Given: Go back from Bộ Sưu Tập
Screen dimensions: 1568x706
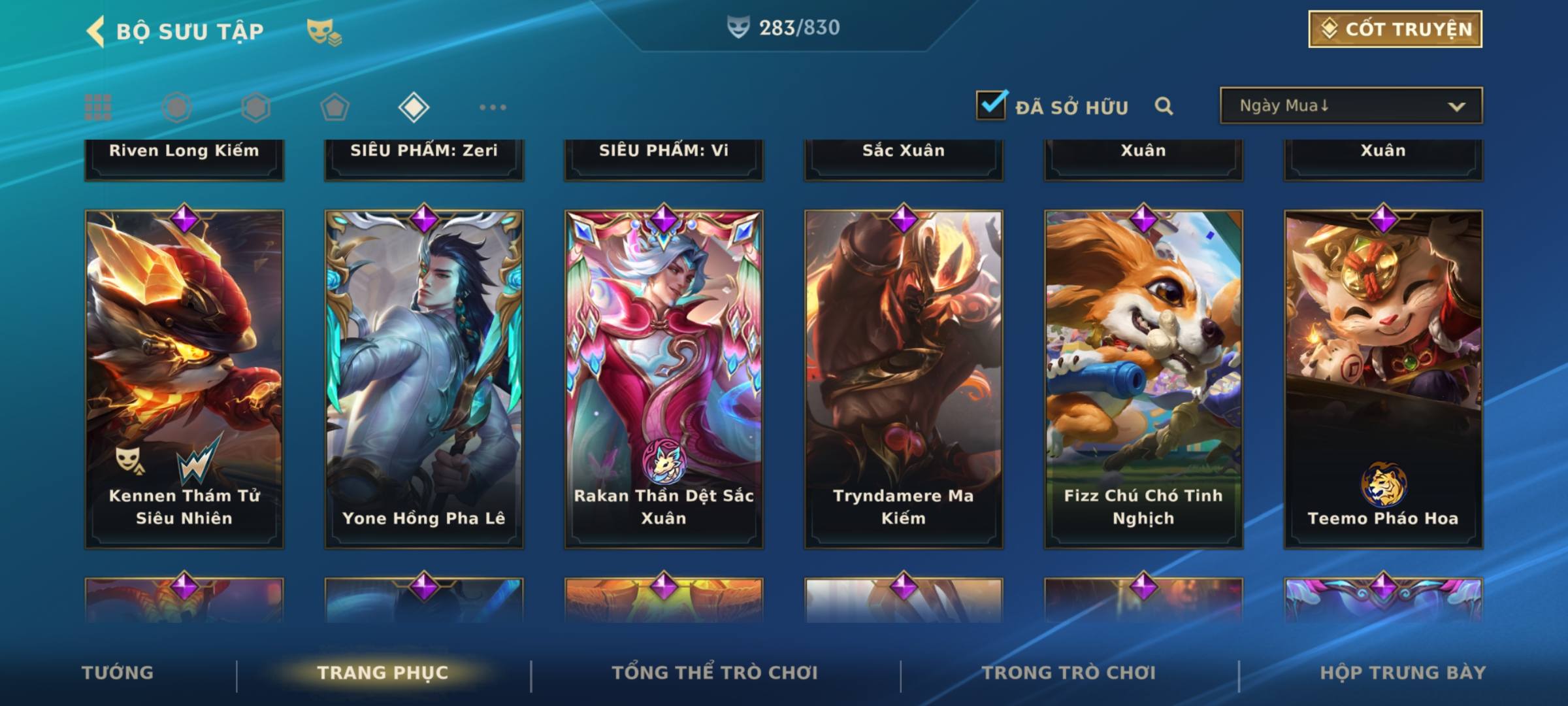Looking at the screenshot, I should coord(96,31).
